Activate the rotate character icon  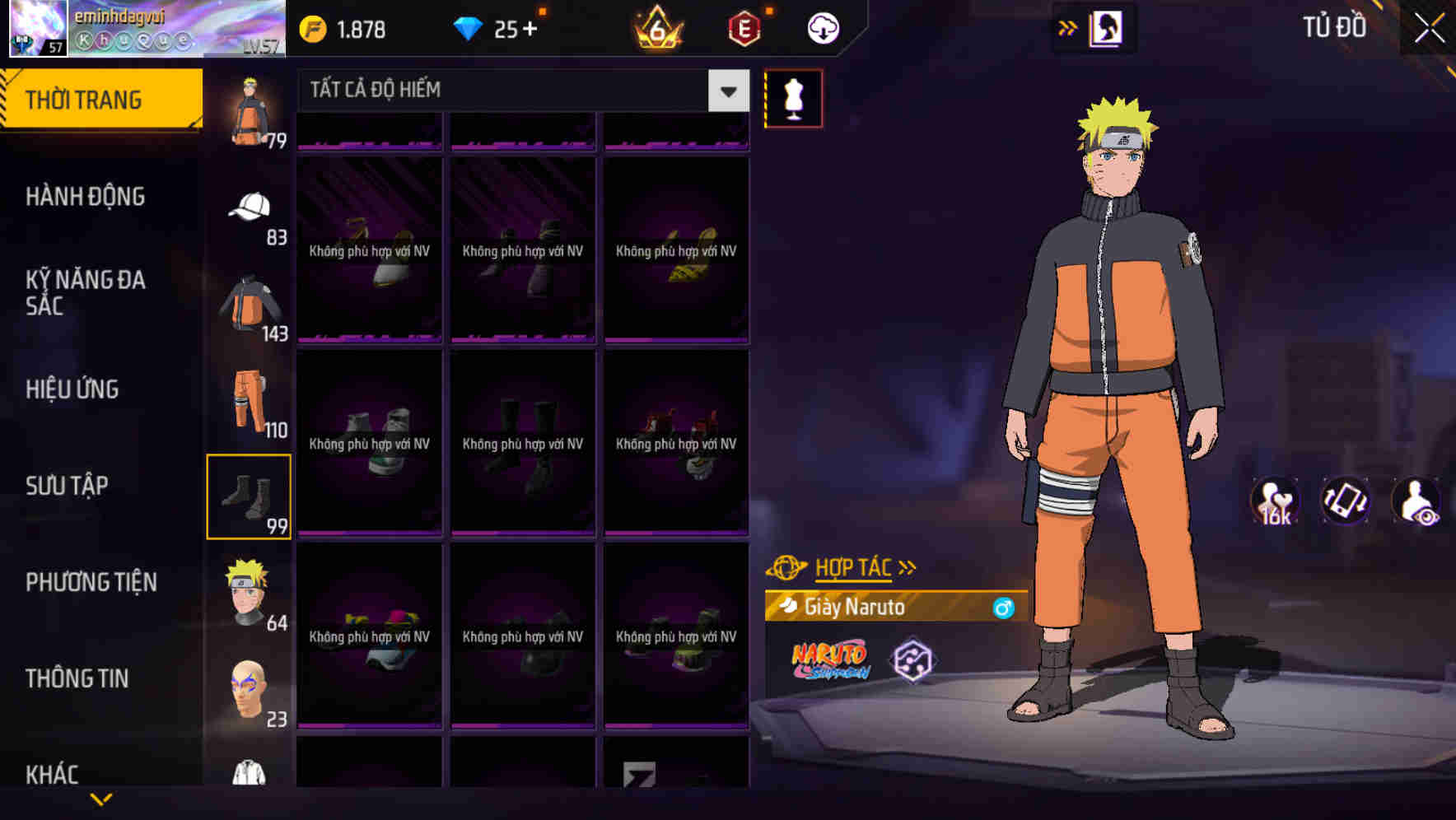click(x=1347, y=501)
